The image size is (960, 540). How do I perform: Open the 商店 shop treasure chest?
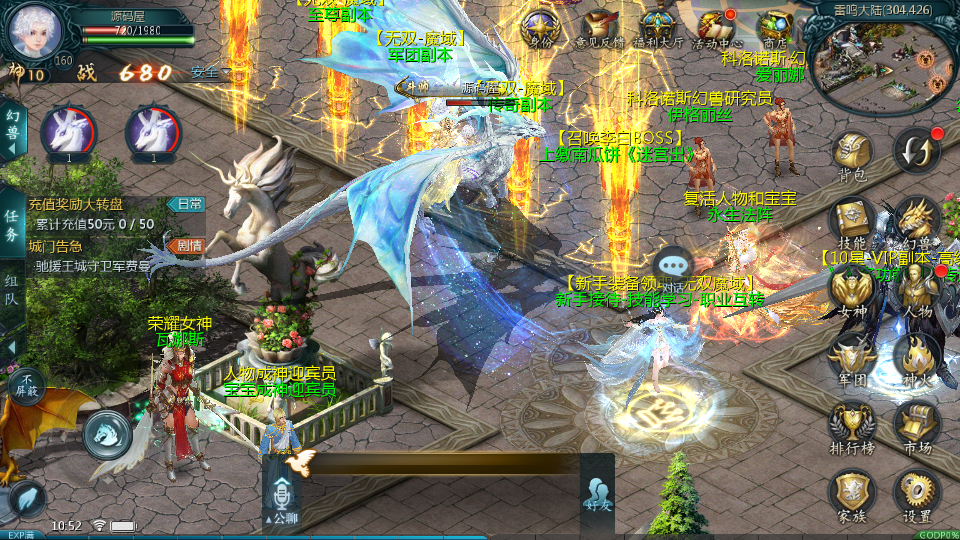point(774,26)
